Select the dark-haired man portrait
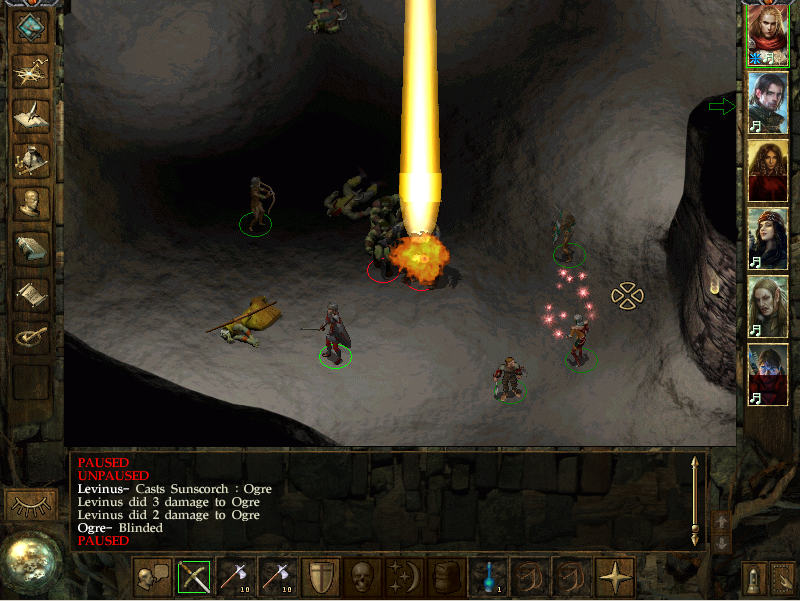800x601 pixels. pyautogui.click(x=767, y=103)
